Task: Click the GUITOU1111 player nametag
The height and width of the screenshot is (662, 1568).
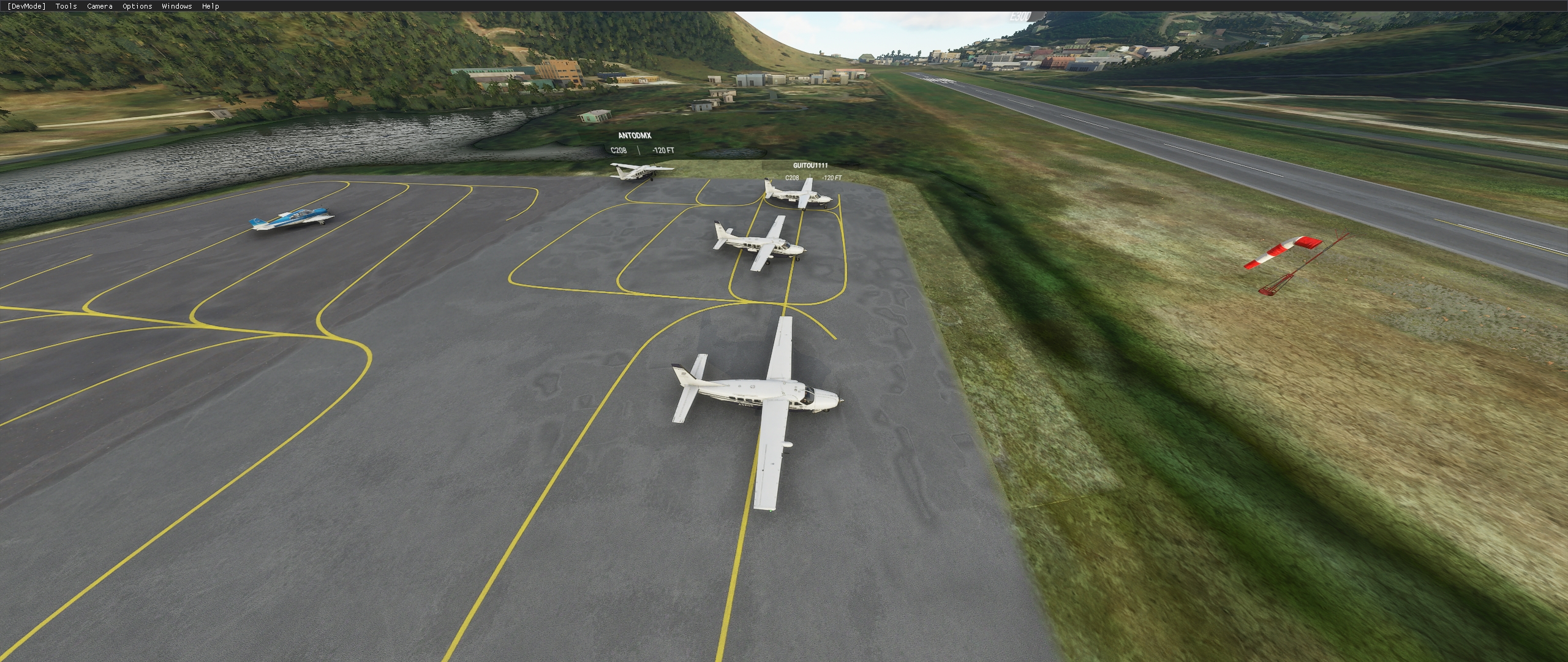Action: pos(810,164)
